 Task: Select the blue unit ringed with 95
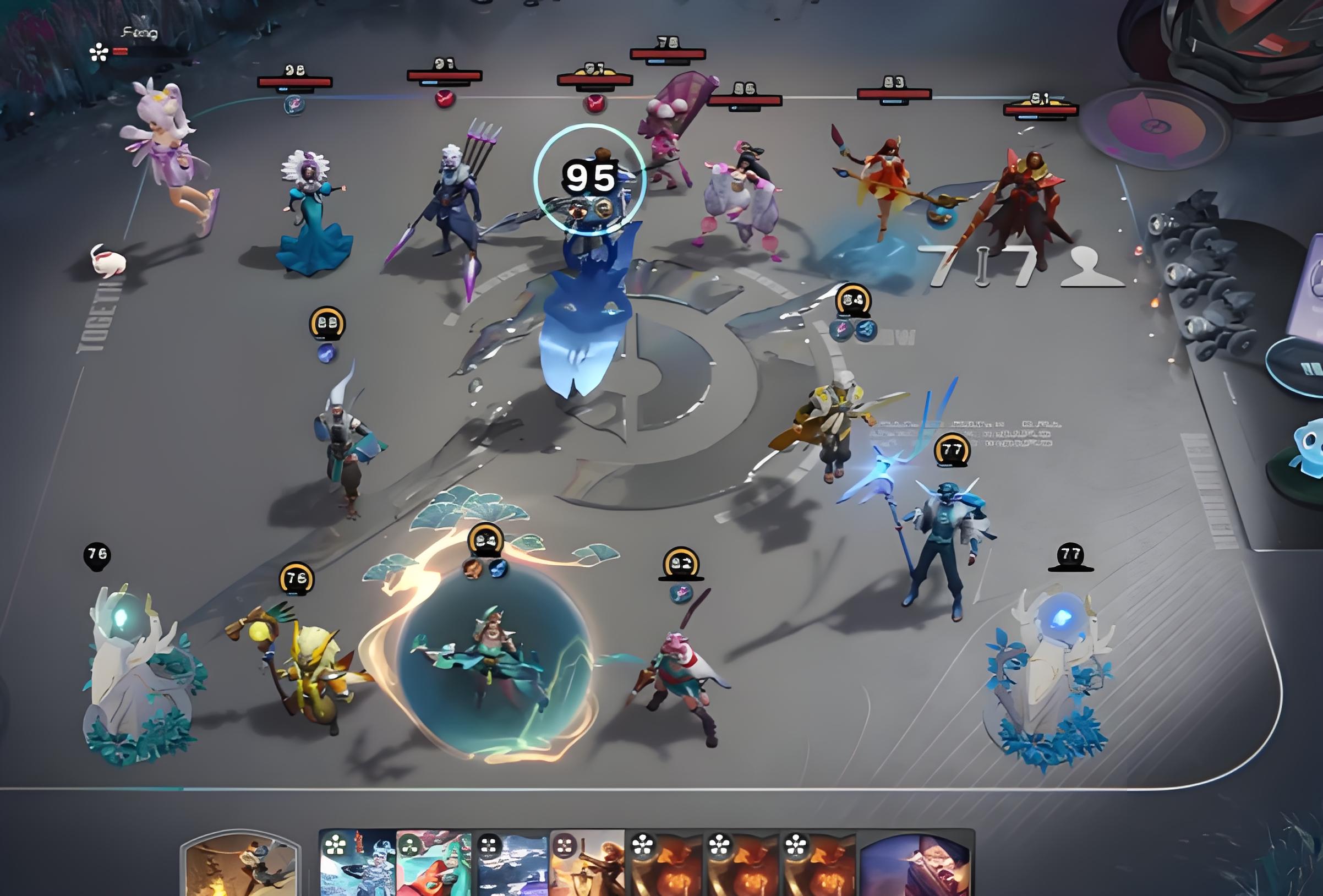pyautogui.click(x=590, y=179)
